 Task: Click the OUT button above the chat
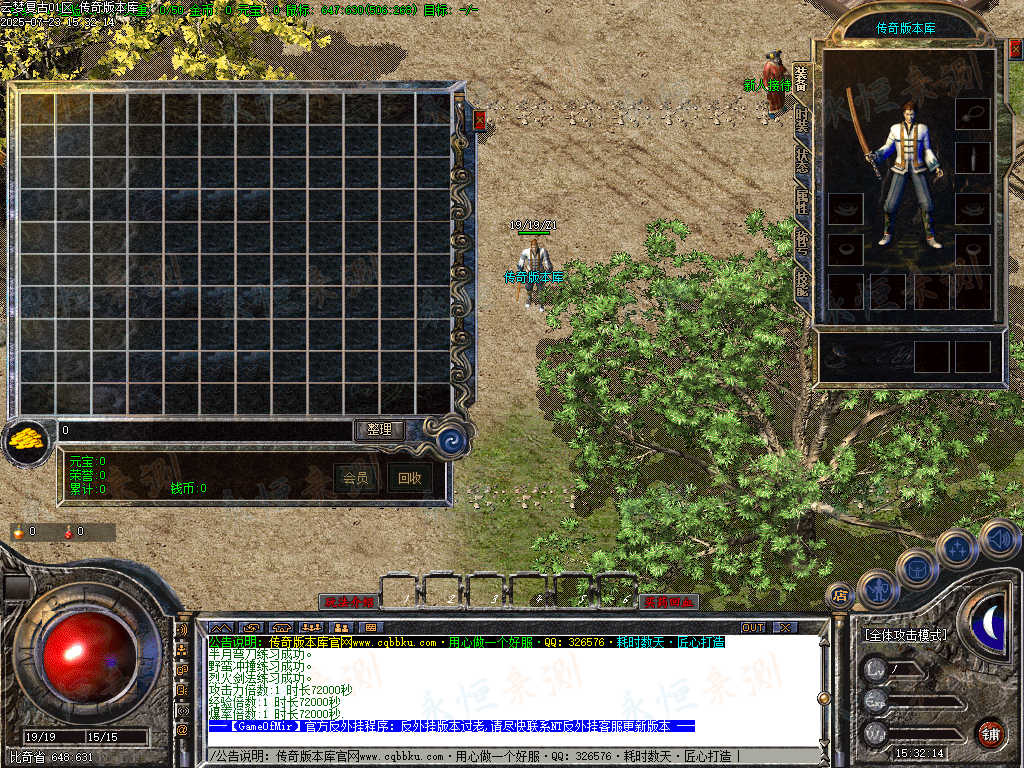[752, 627]
